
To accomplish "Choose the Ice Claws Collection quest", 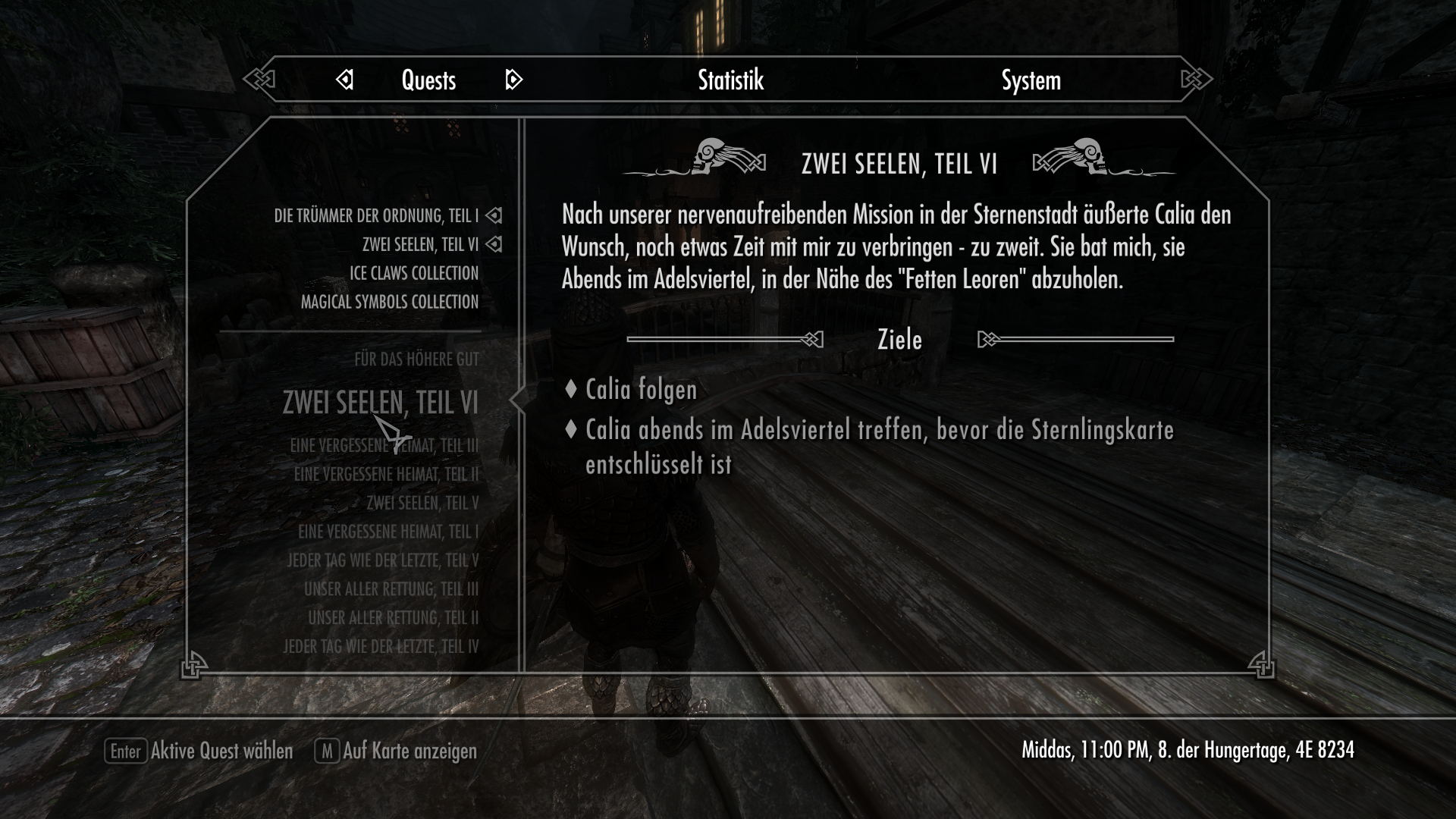I will click(413, 273).
